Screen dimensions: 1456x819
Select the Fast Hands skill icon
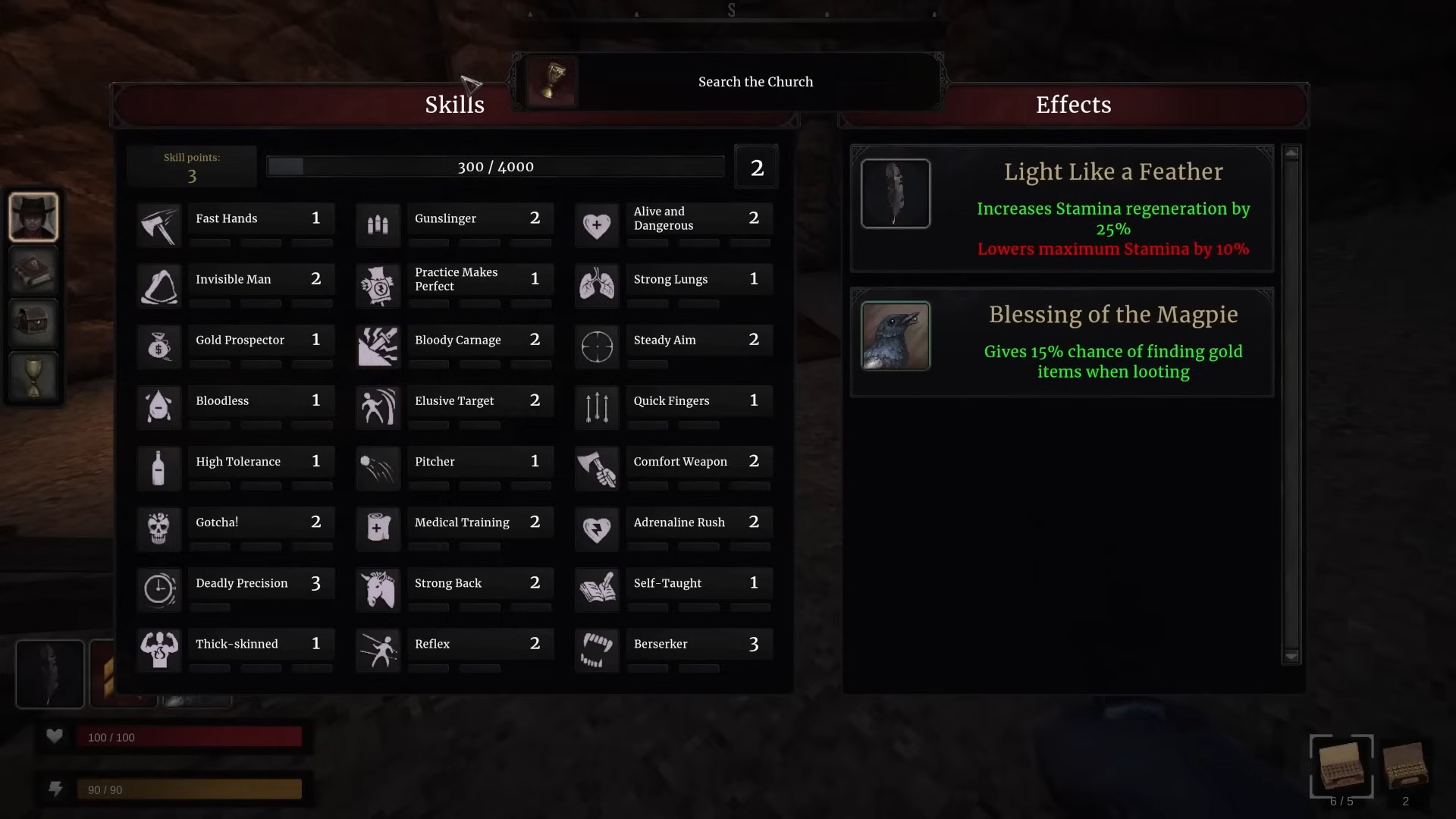[158, 225]
